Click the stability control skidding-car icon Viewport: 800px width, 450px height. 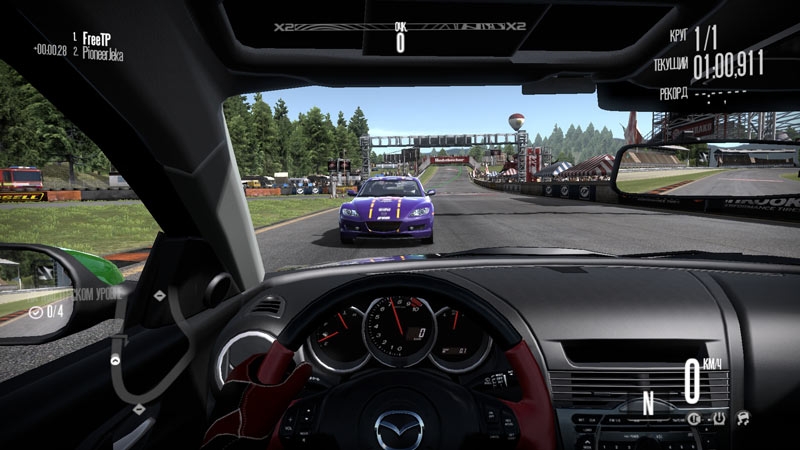tap(743, 417)
